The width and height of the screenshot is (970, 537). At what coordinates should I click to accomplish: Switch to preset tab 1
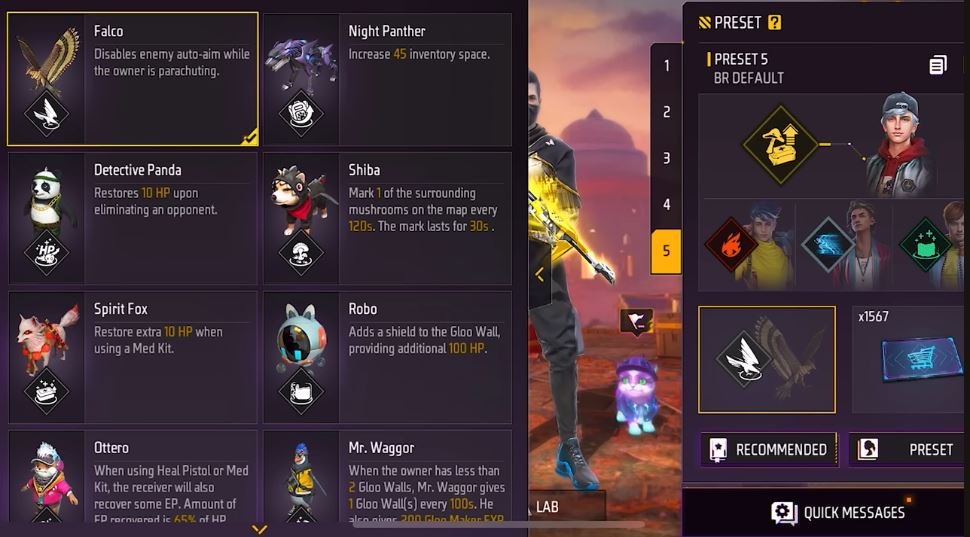pos(666,66)
